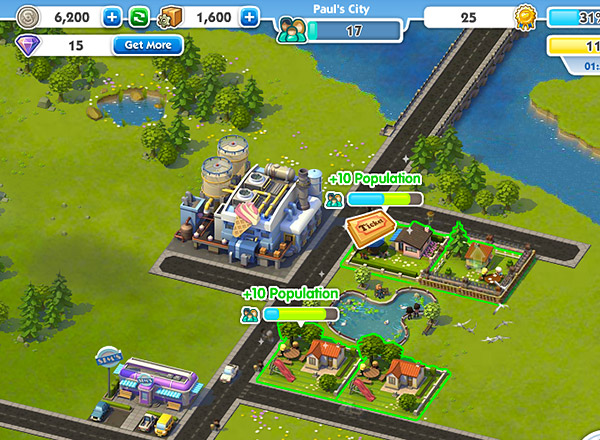Click the crate materials icon
This screenshot has height=440, width=600.
169,17
